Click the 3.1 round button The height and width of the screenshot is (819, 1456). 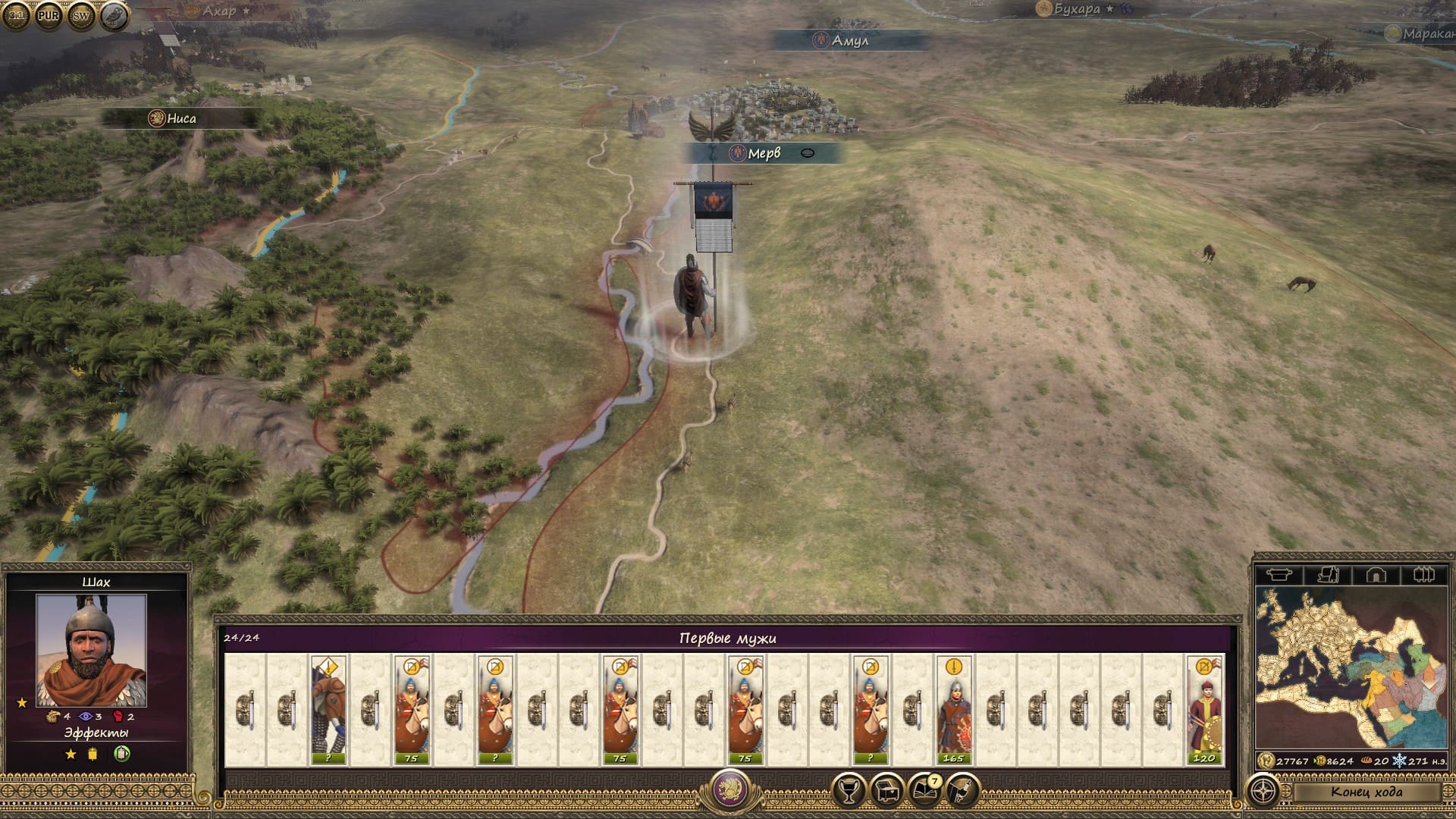point(17,15)
